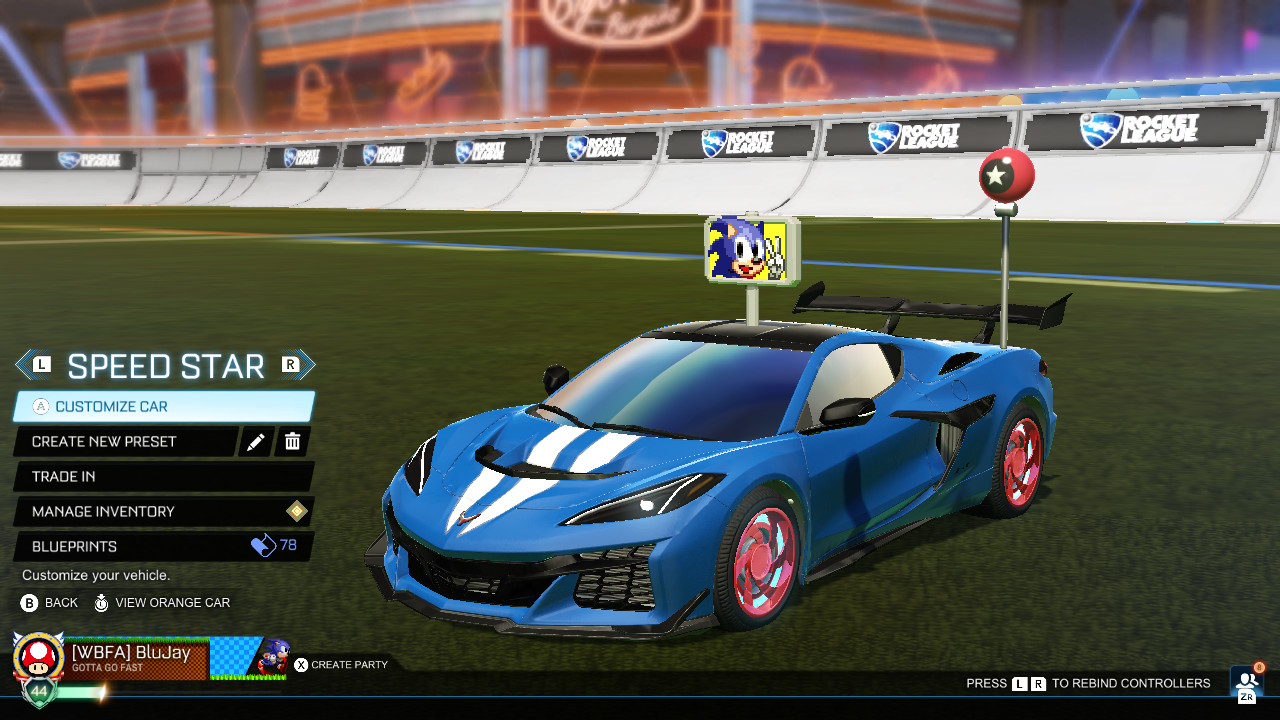Click the Create Party option
The height and width of the screenshot is (720, 1280).
pyautogui.click(x=341, y=664)
